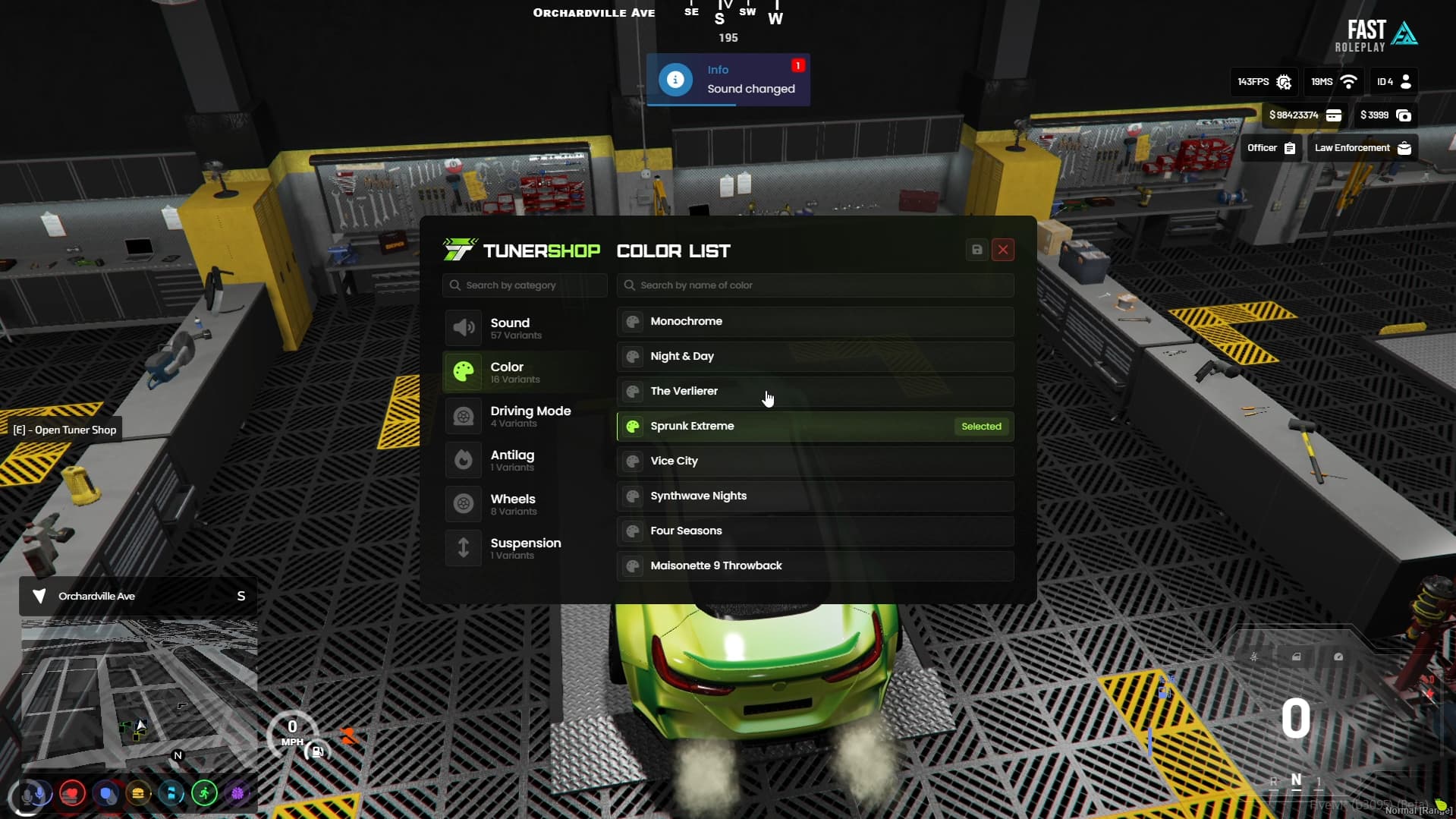Click the voice chat microphone icon
This screenshot has height=819, width=1456.
tap(33, 795)
